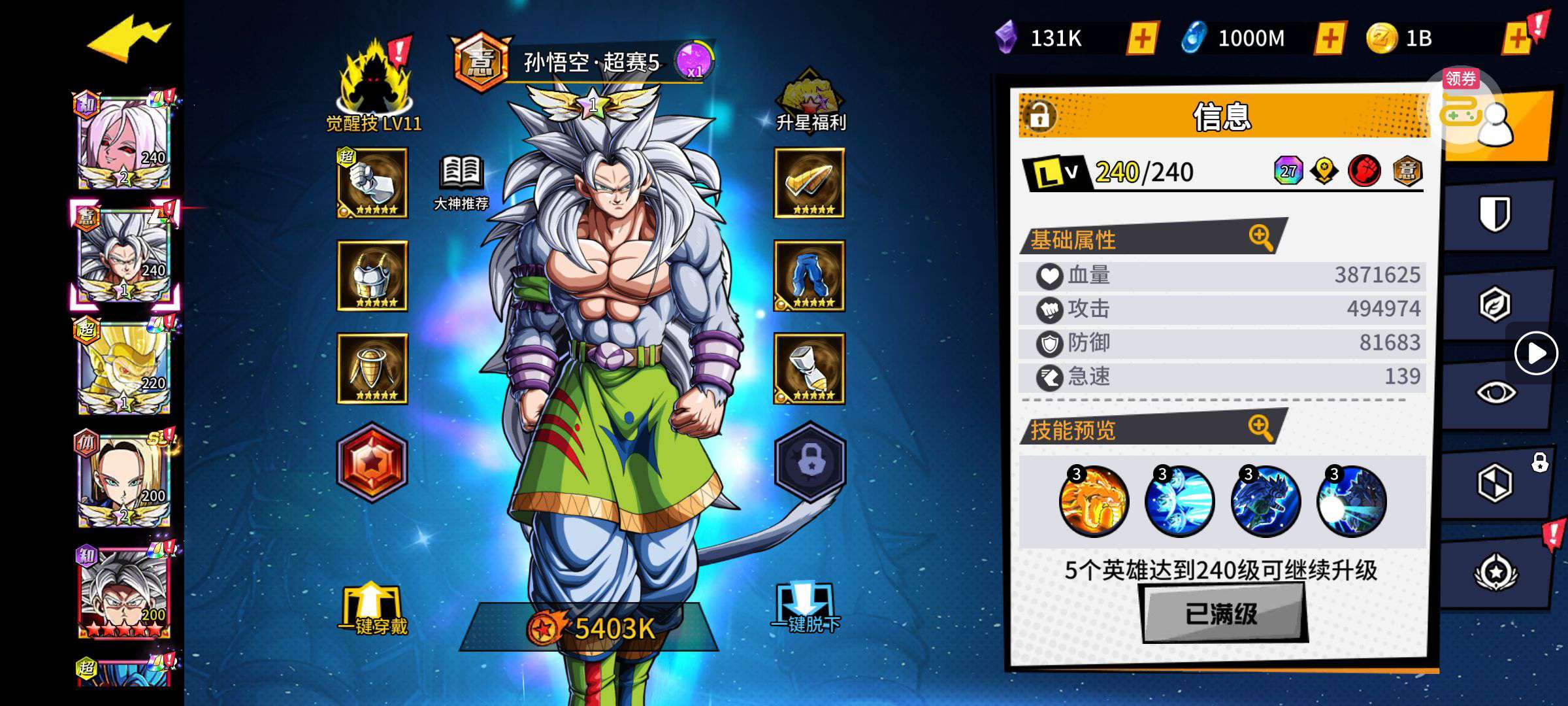
Task: Expand the 基础属性 stat details
Action: coord(1260,237)
